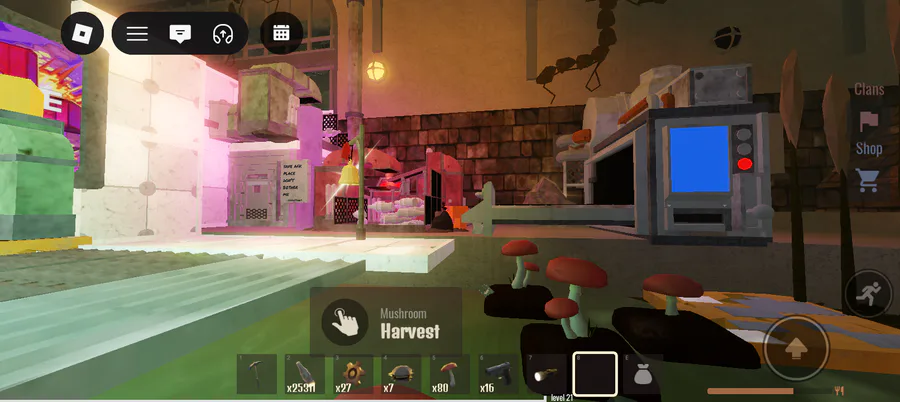Select the helmet slot with x7
The image size is (900, 402).
(402, 374)
